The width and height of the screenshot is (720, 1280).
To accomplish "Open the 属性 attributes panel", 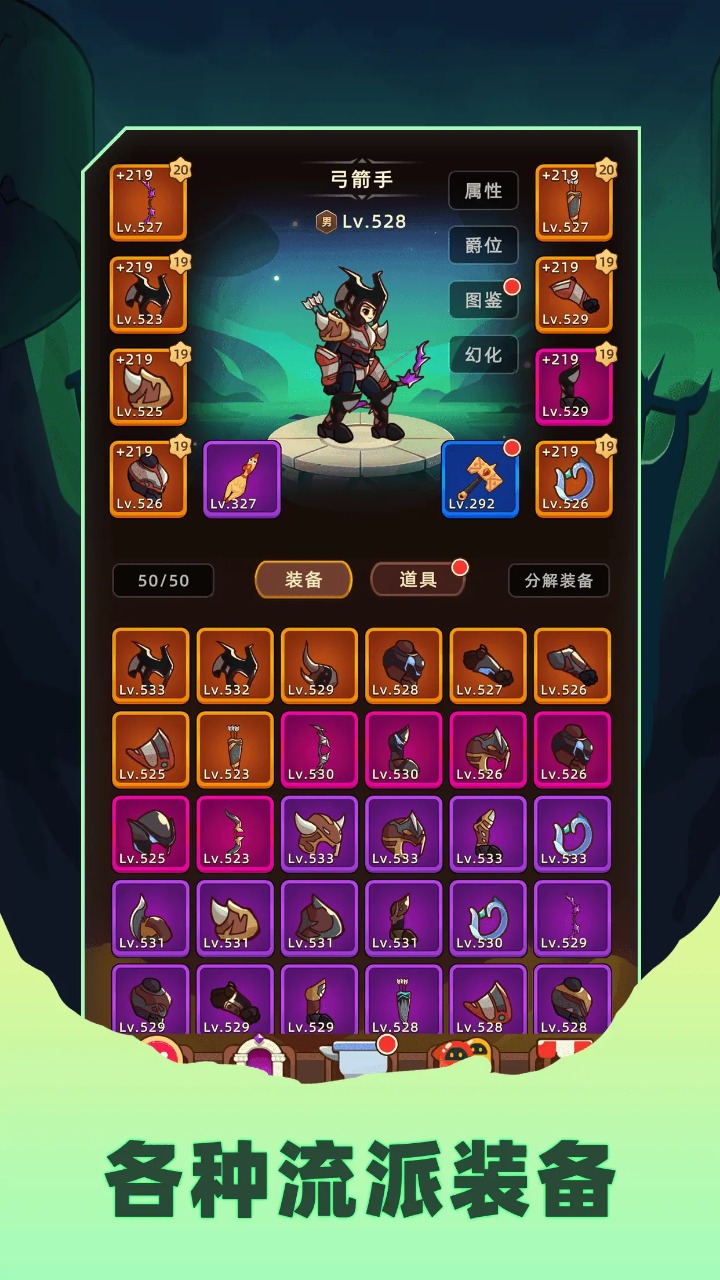I will [483, 190].
